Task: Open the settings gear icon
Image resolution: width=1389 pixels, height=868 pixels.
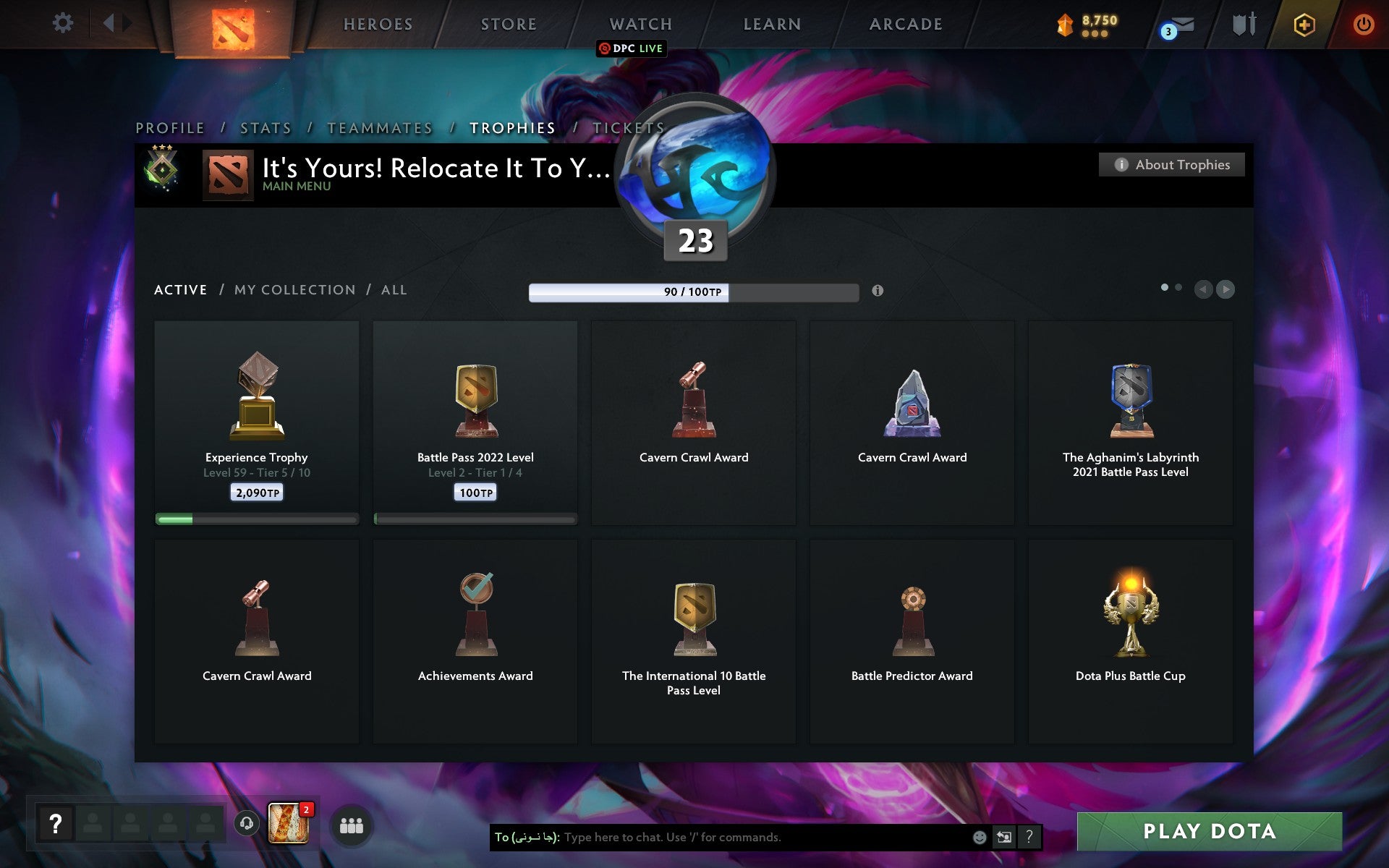Action: tap(64, 23)
